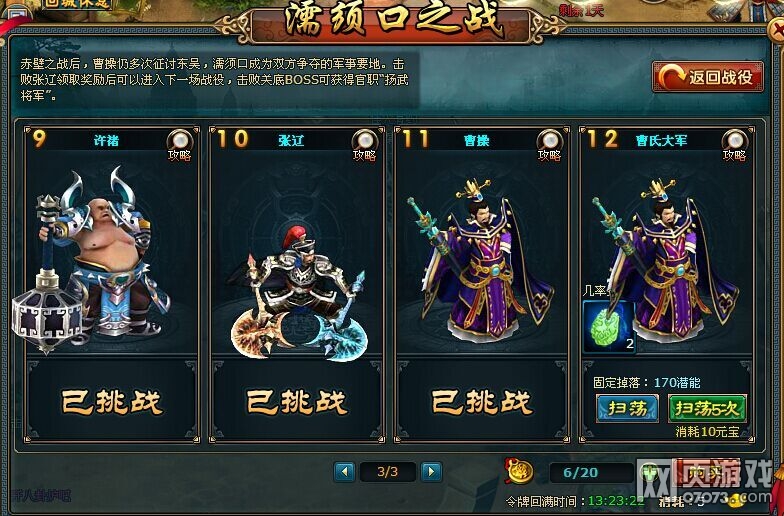This screenshot has width=784, height=516.
Task: Open 攻略 guide for 曹操 stage
Action: pos(549,142)
